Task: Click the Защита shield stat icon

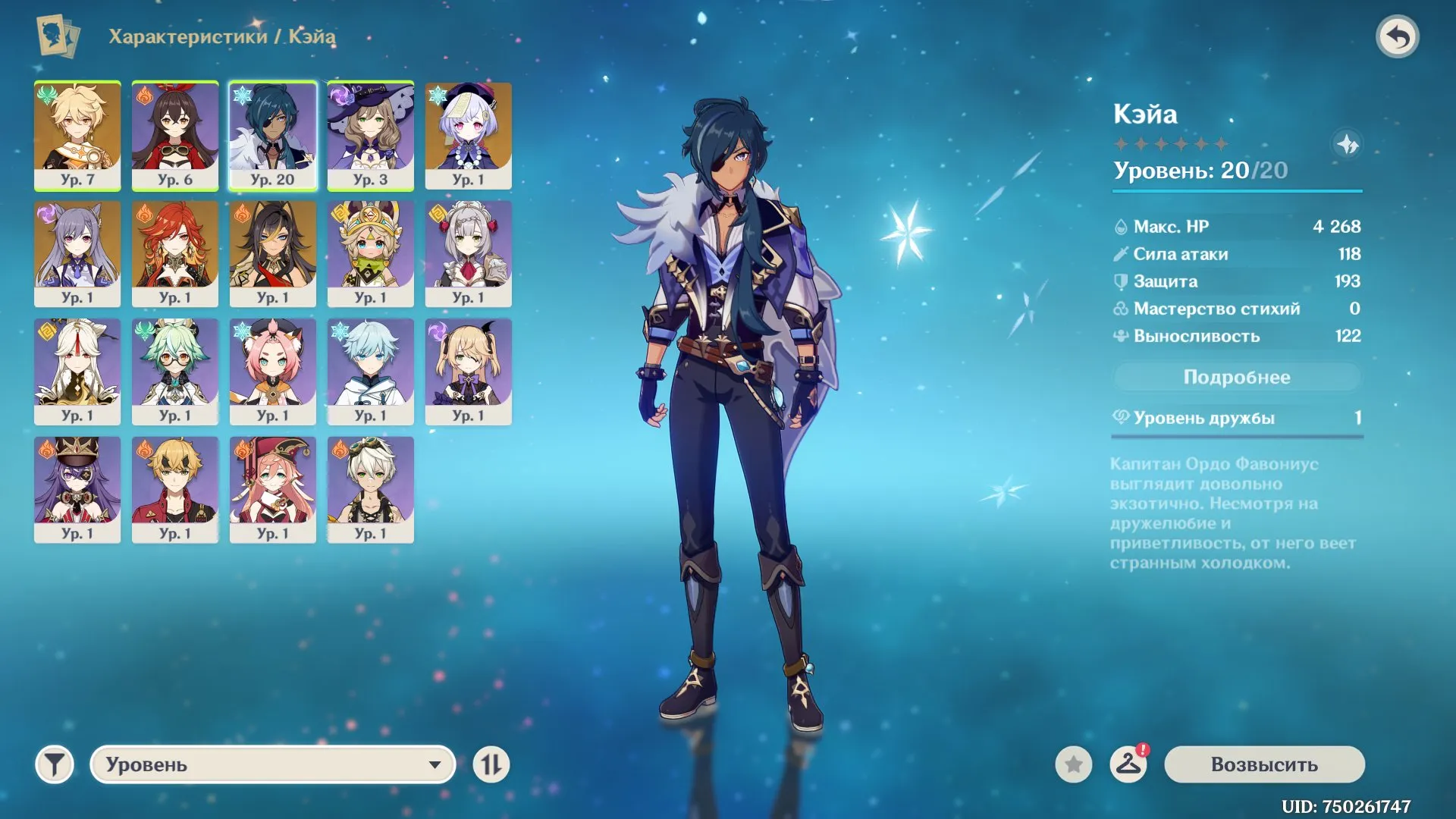Action: 1122,281
